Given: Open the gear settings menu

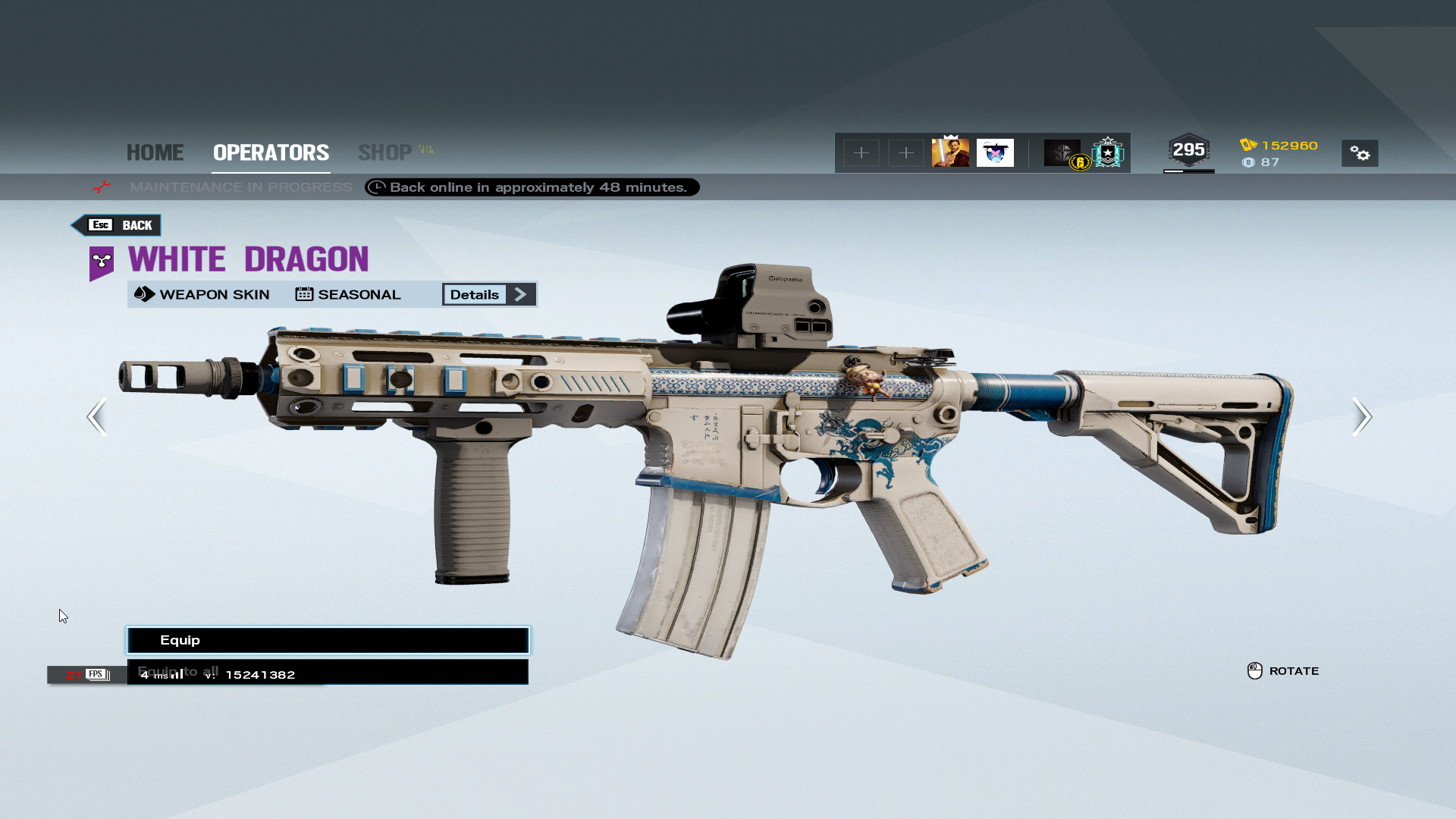Looking at the screenshot, I should click(x=1360, y=153).
